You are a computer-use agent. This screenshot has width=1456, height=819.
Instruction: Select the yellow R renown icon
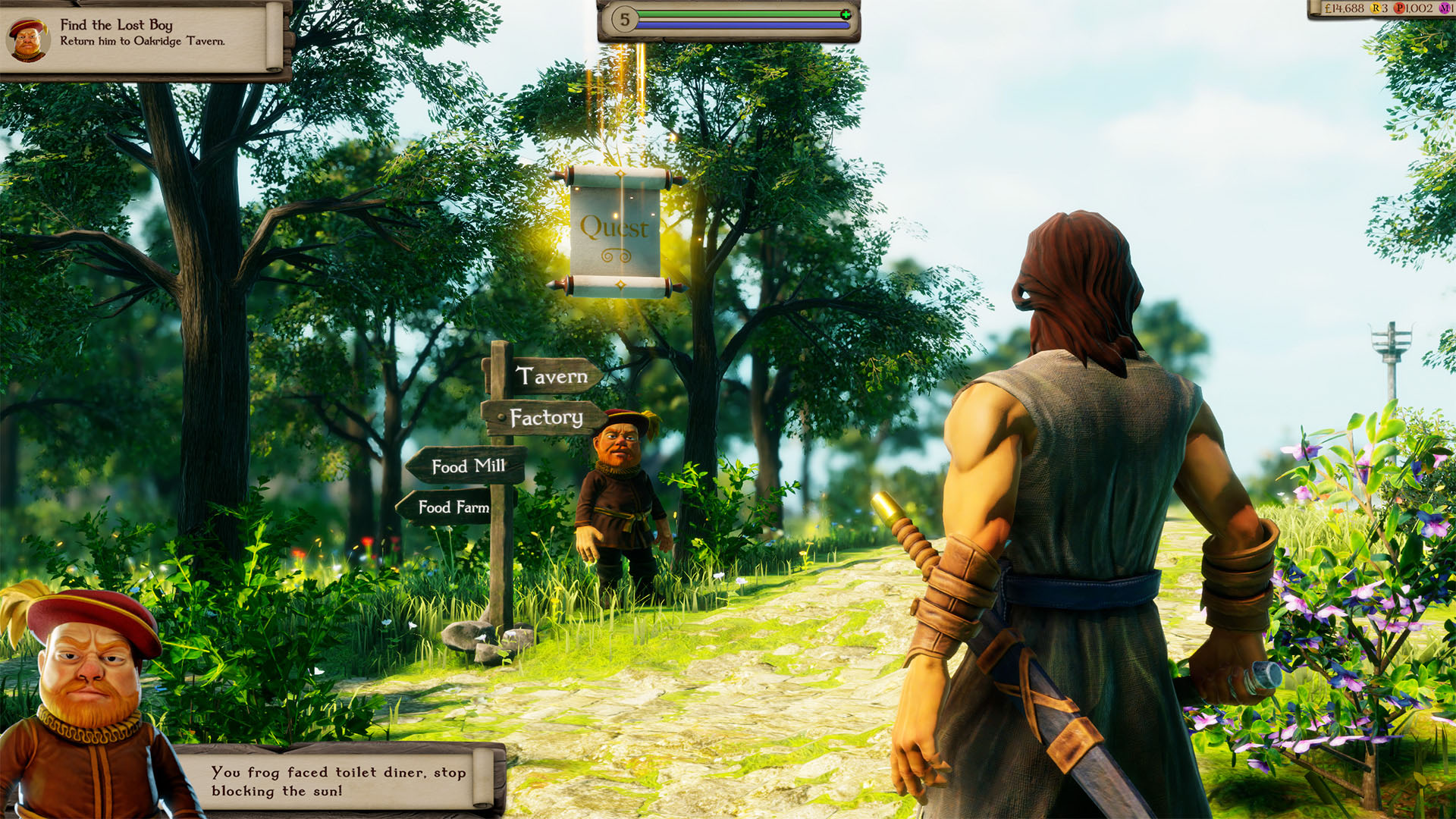(x=1376, y=8)
